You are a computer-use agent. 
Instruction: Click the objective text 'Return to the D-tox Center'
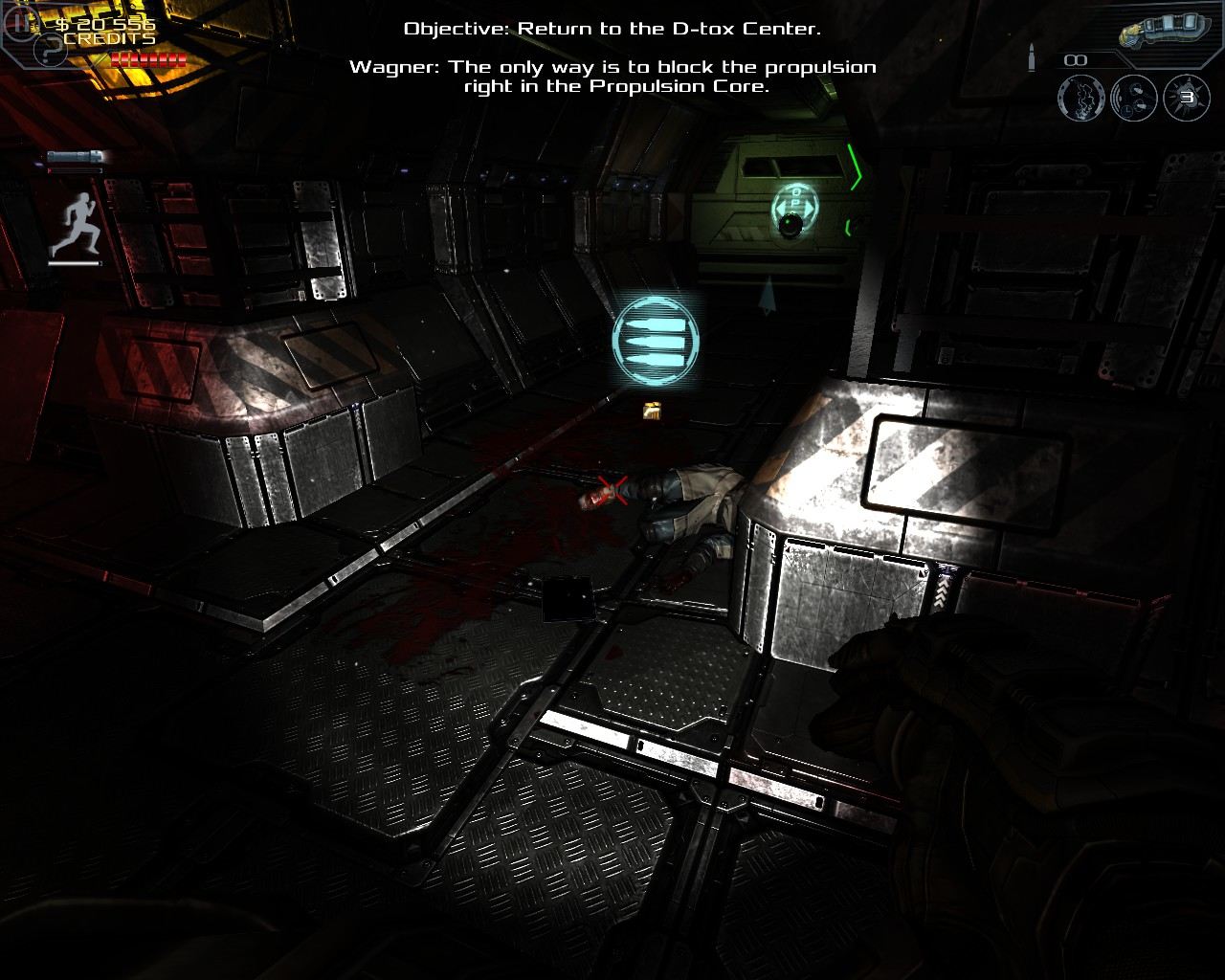610,29
